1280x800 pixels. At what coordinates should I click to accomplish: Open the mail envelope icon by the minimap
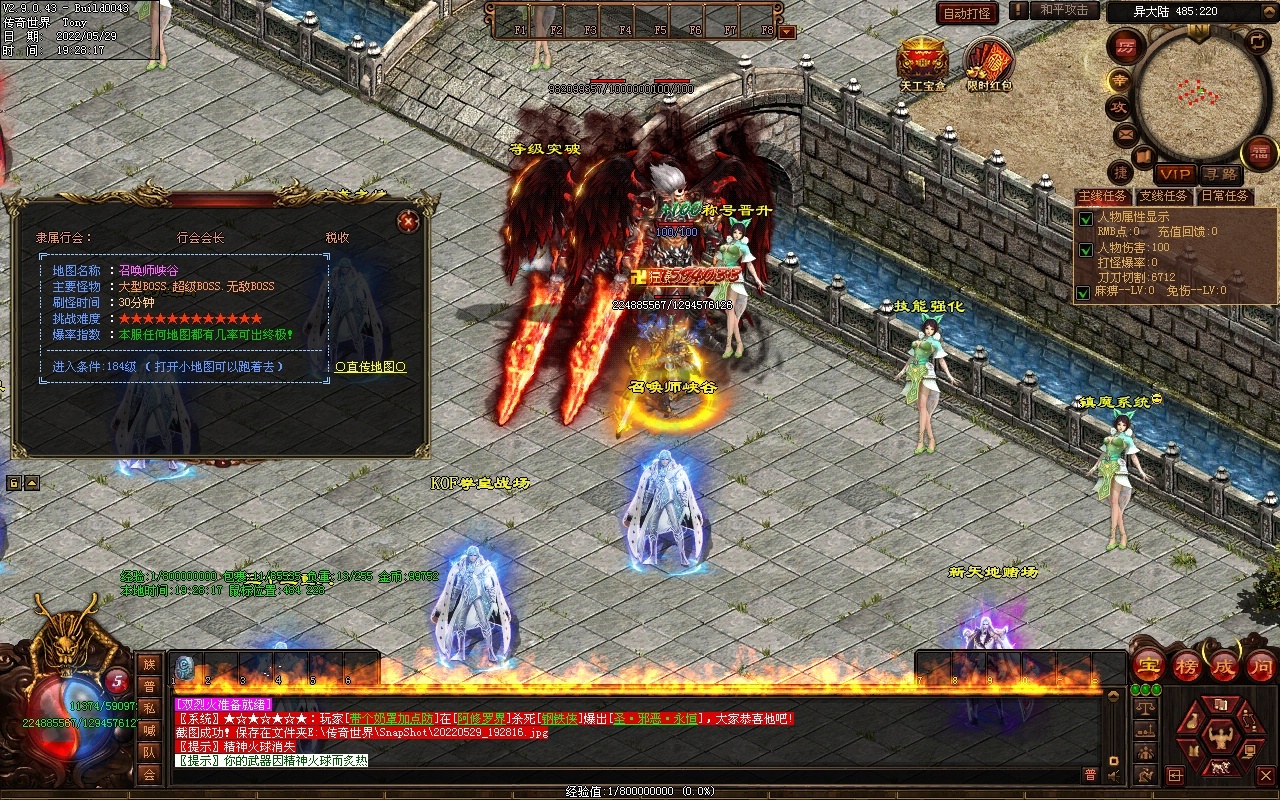tap(1125, 133)
